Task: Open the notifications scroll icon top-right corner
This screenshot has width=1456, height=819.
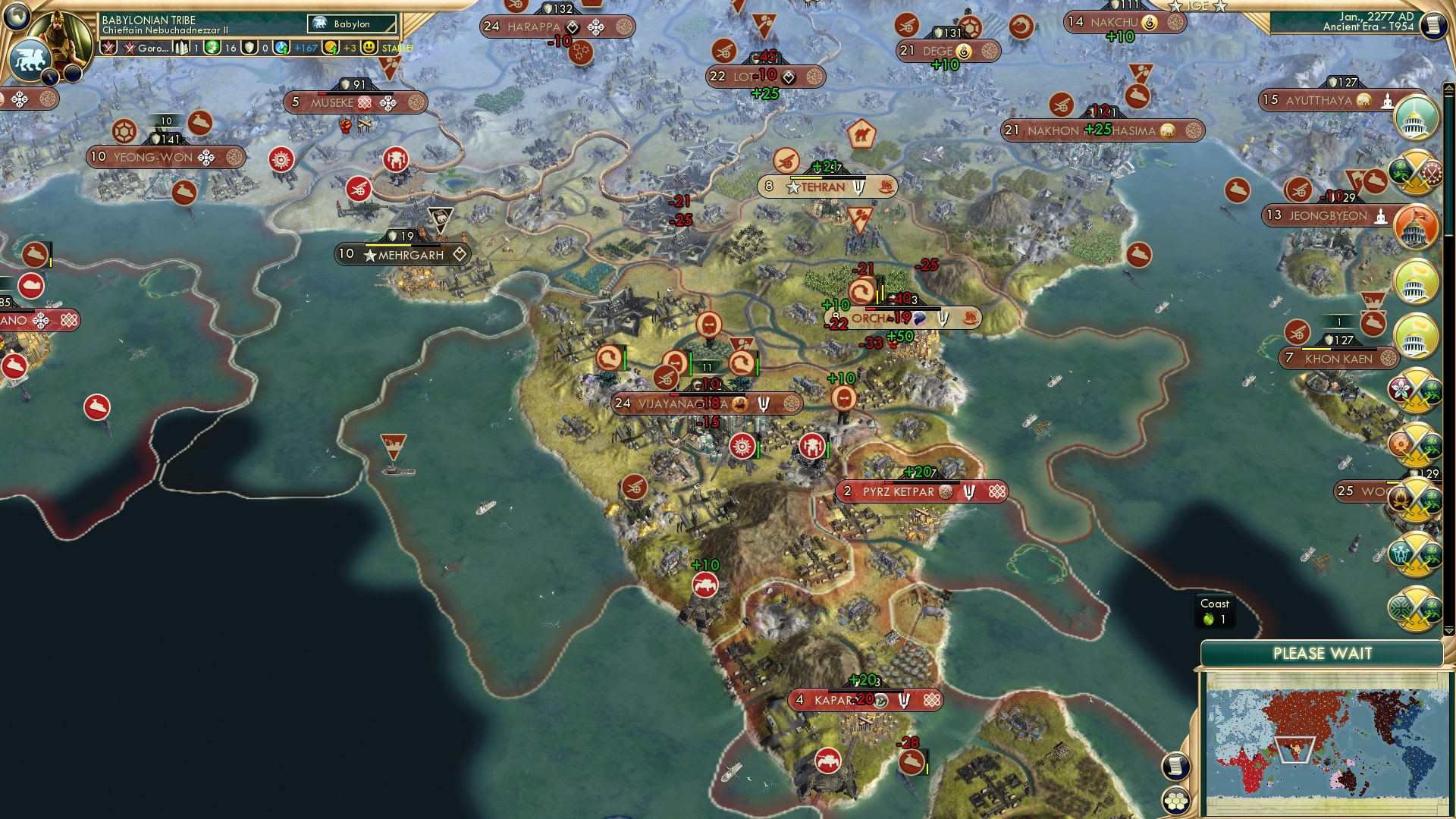Action: pos(1435,25)
